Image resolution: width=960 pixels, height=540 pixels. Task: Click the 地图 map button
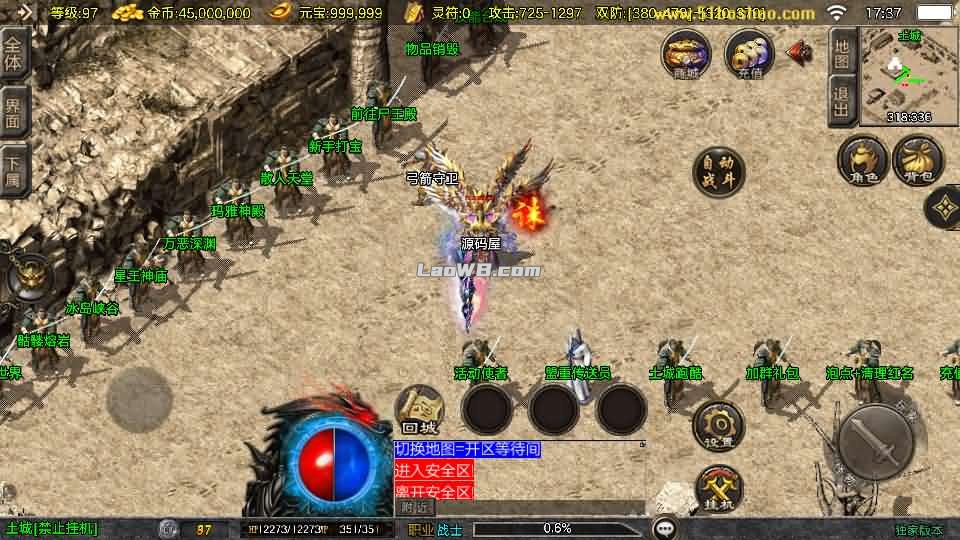[842, 53]
